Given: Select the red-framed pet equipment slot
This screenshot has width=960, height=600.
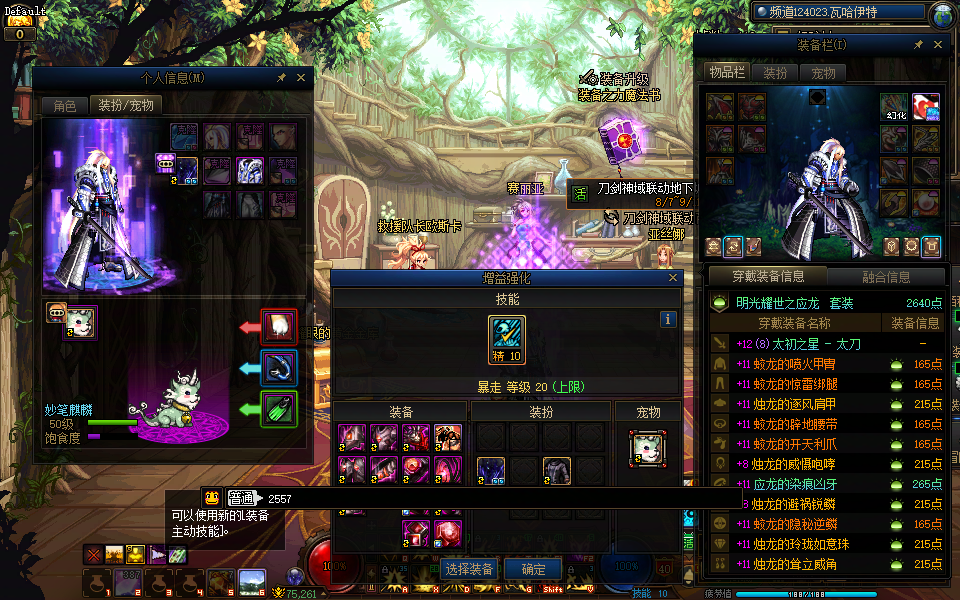Looking at the screenshot, I should click(x=279, y=326).
